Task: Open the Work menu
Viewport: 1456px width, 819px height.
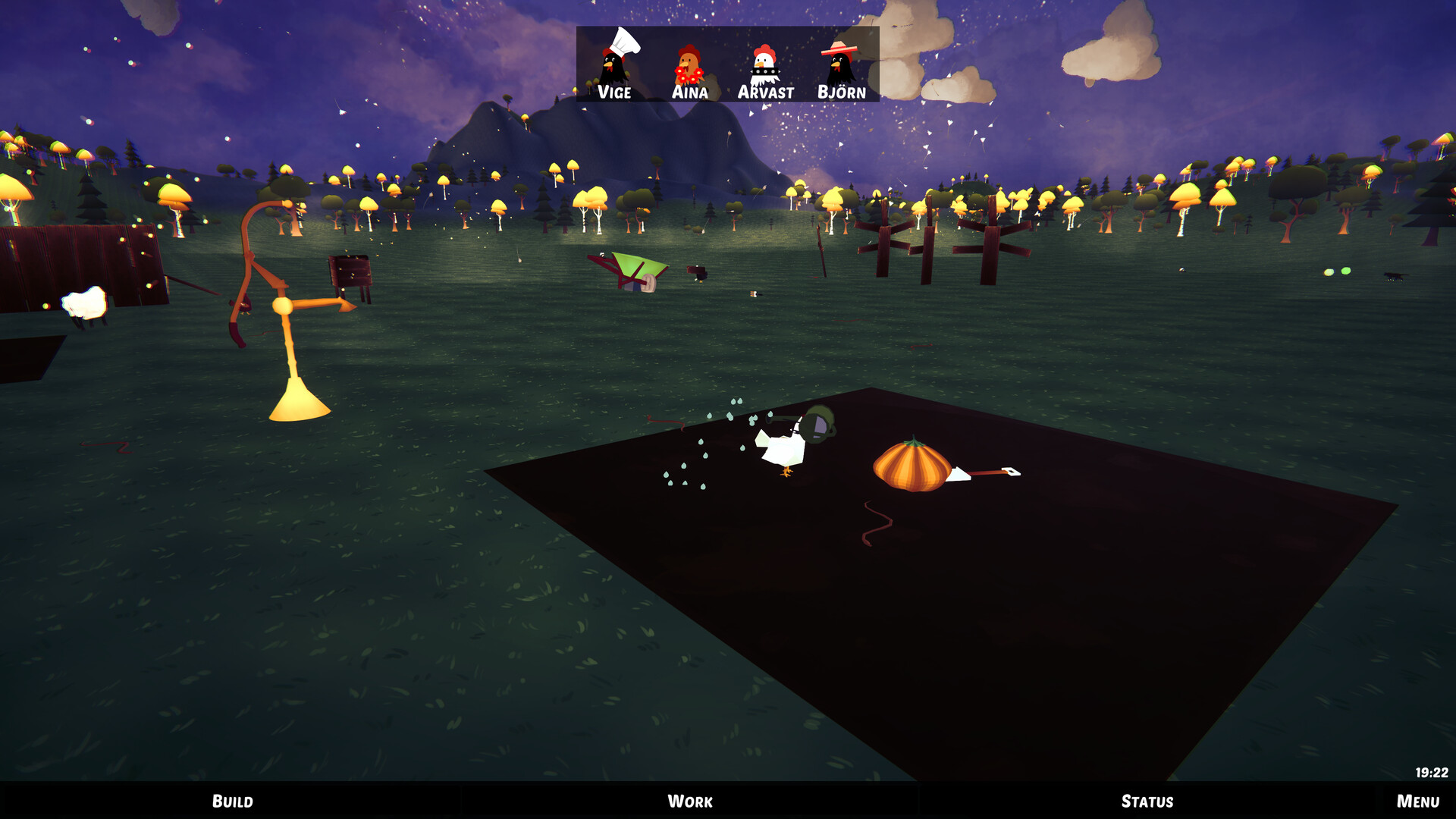Action: 689,801
